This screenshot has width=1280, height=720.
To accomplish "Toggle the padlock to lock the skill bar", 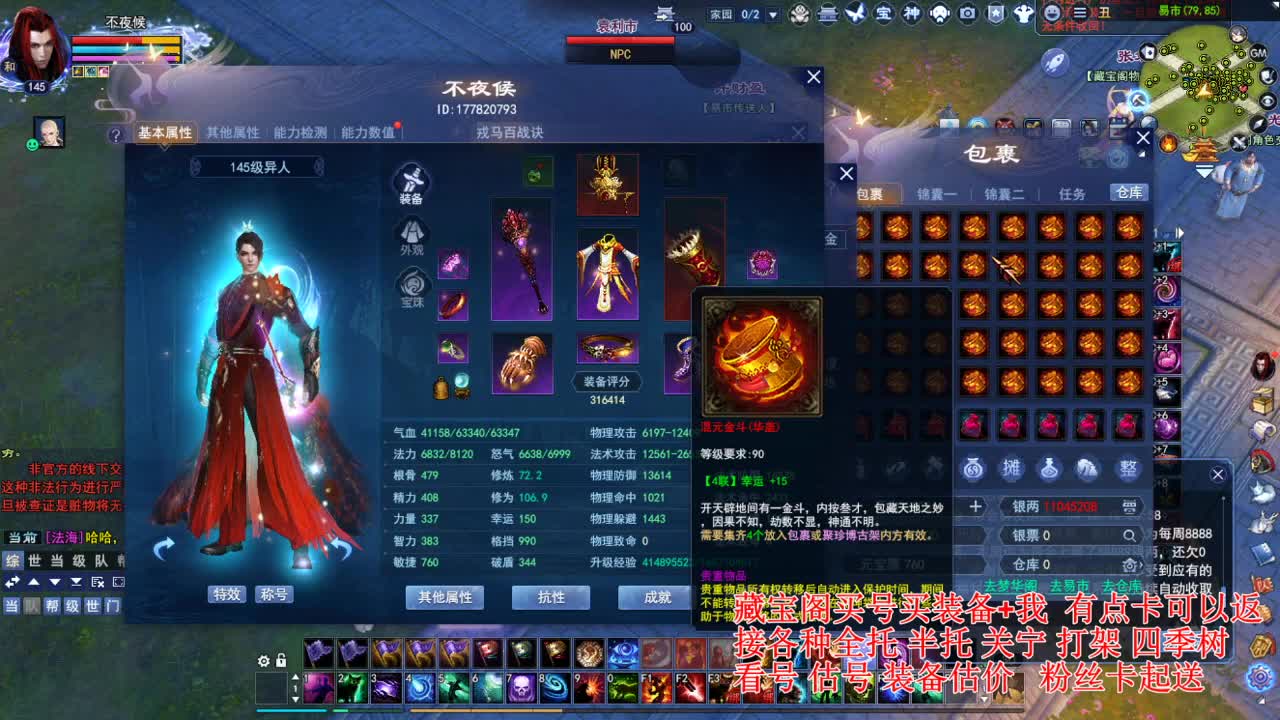I will pos(281,661).
